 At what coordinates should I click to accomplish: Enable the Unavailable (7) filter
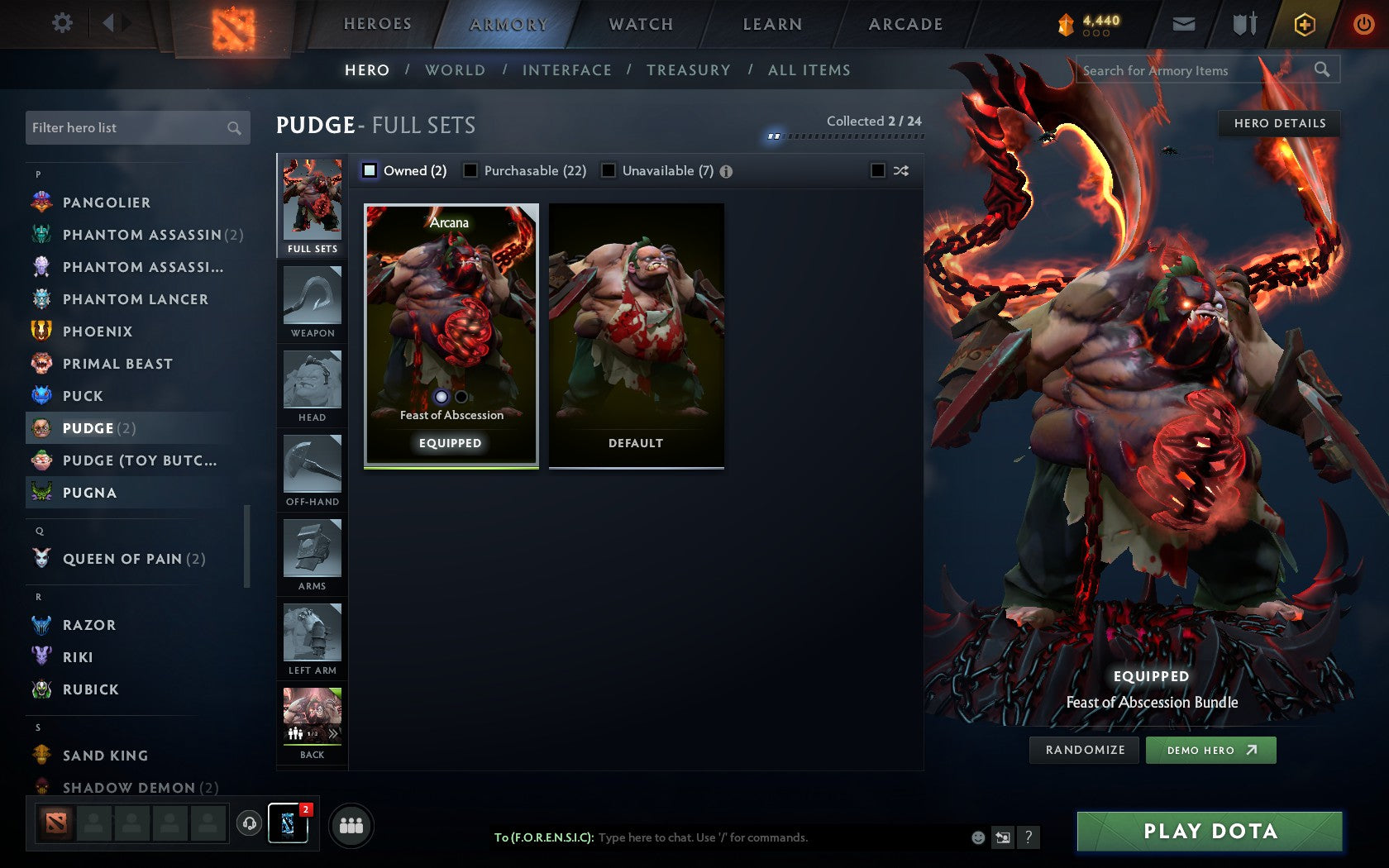(x=609, y=170)
